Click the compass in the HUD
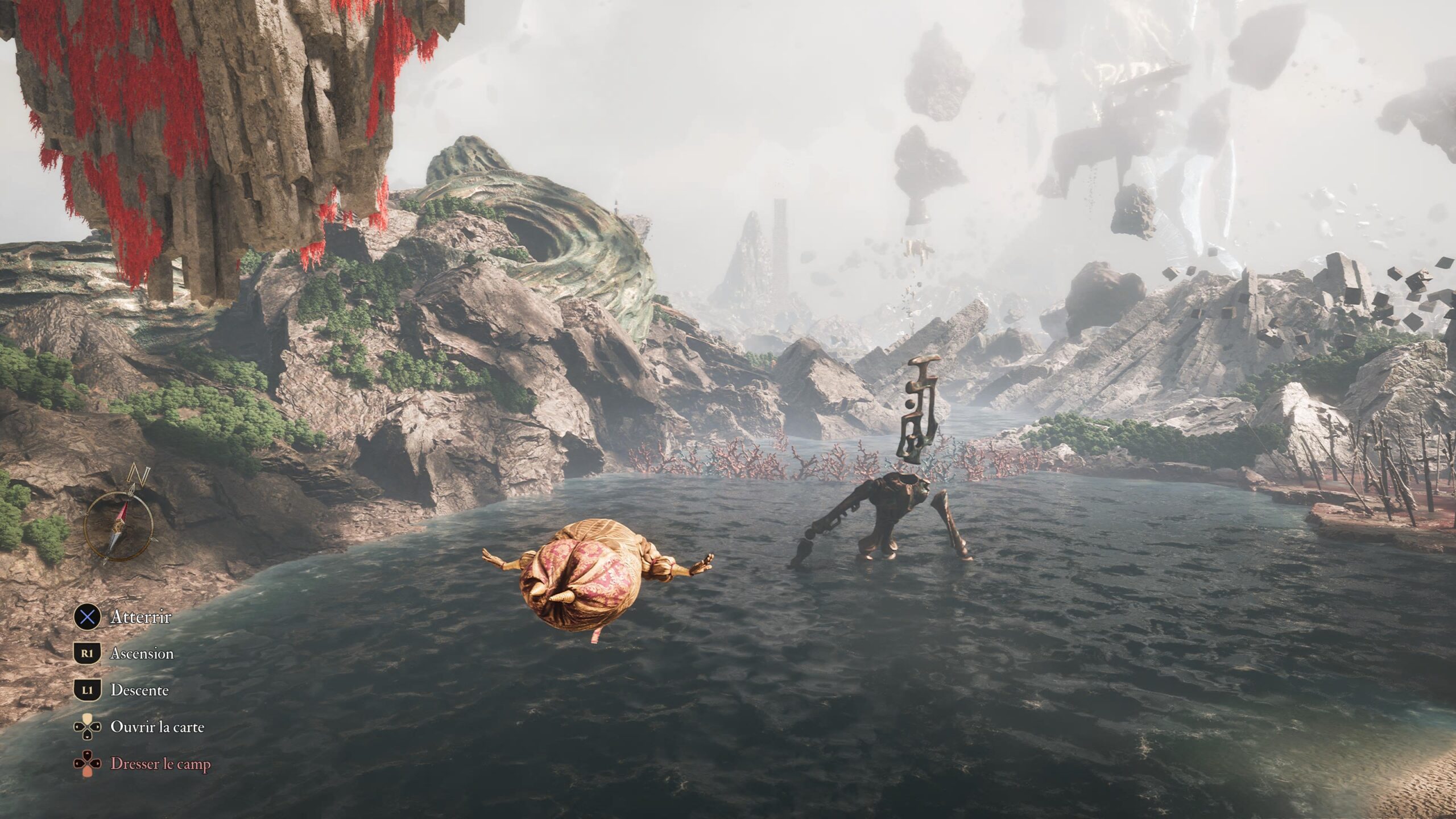Viewport: 1456px width, 819px height. [119, 526]
